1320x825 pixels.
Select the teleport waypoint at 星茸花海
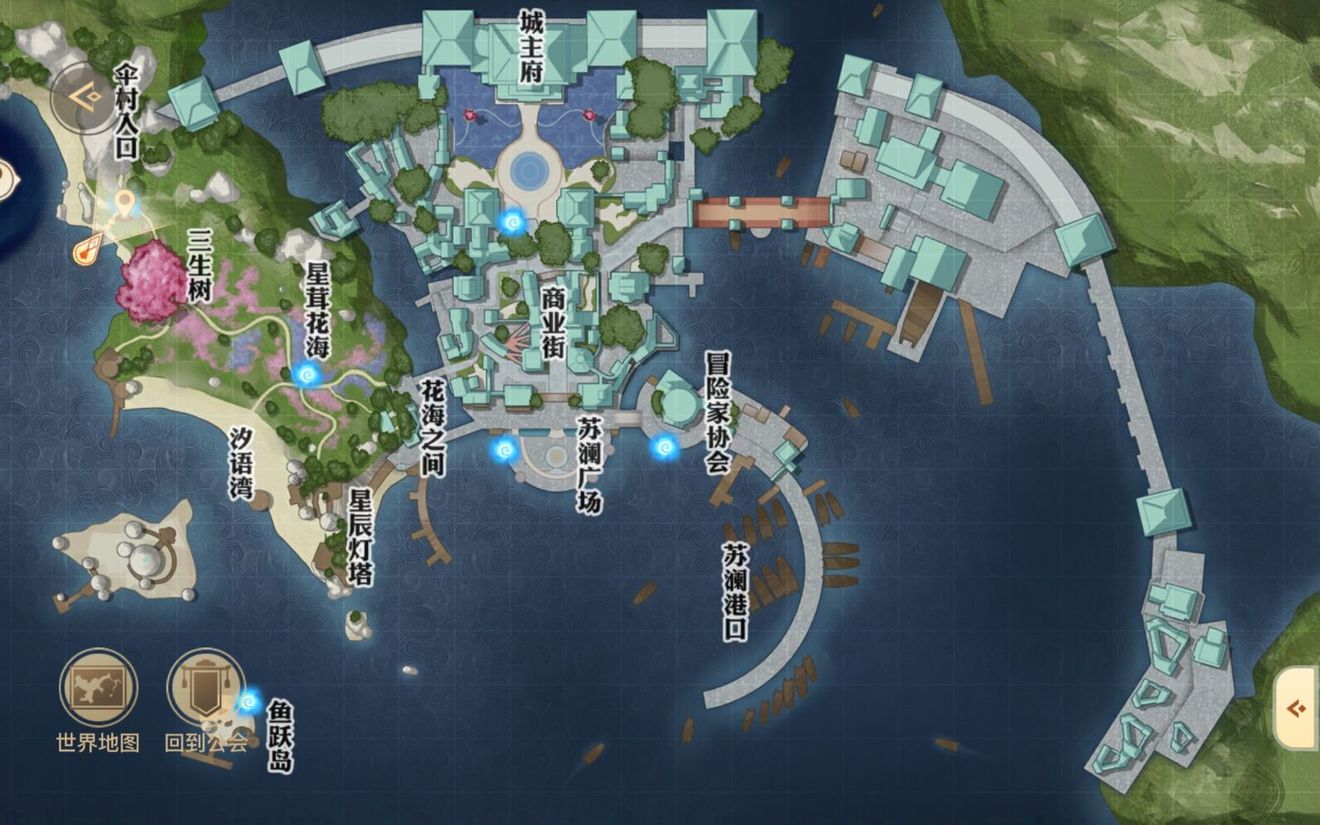[307, 374]
